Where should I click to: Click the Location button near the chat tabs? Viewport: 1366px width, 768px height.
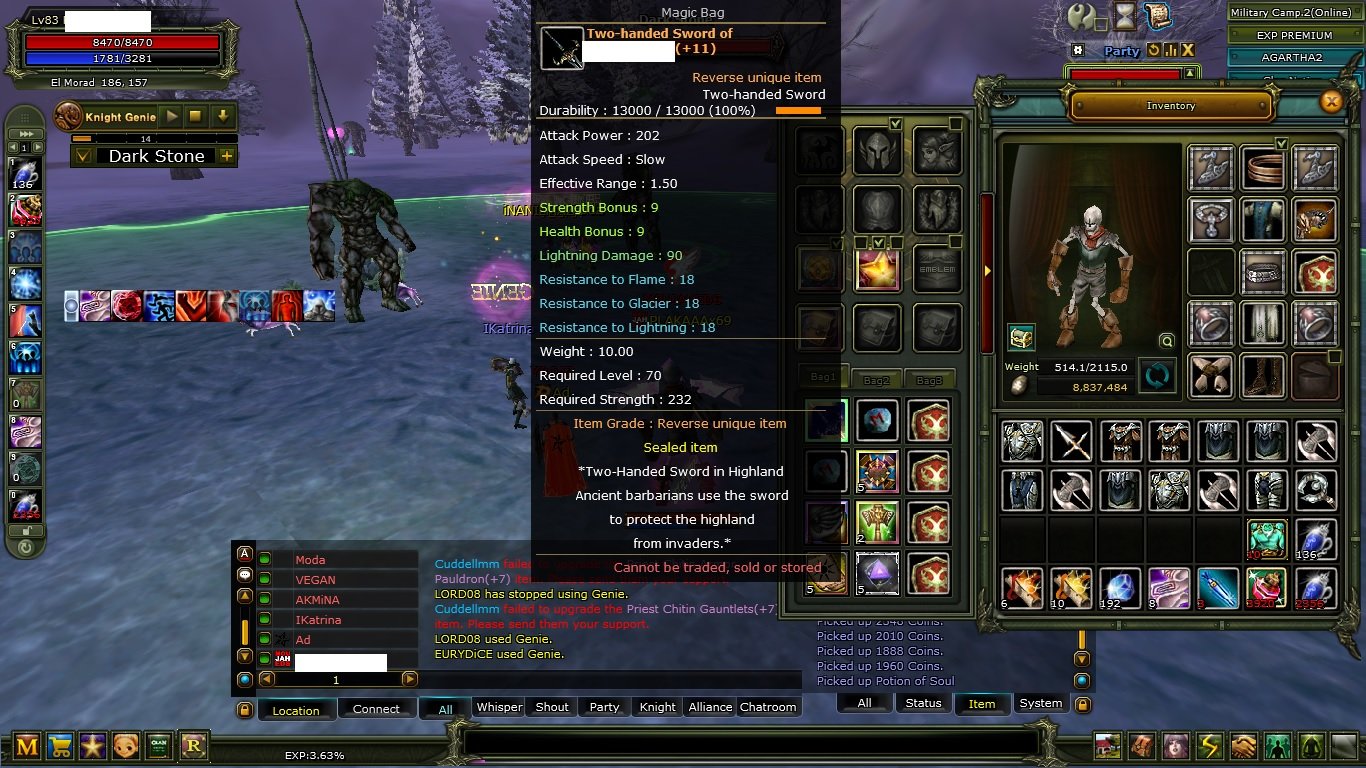(x=297, y=710)
